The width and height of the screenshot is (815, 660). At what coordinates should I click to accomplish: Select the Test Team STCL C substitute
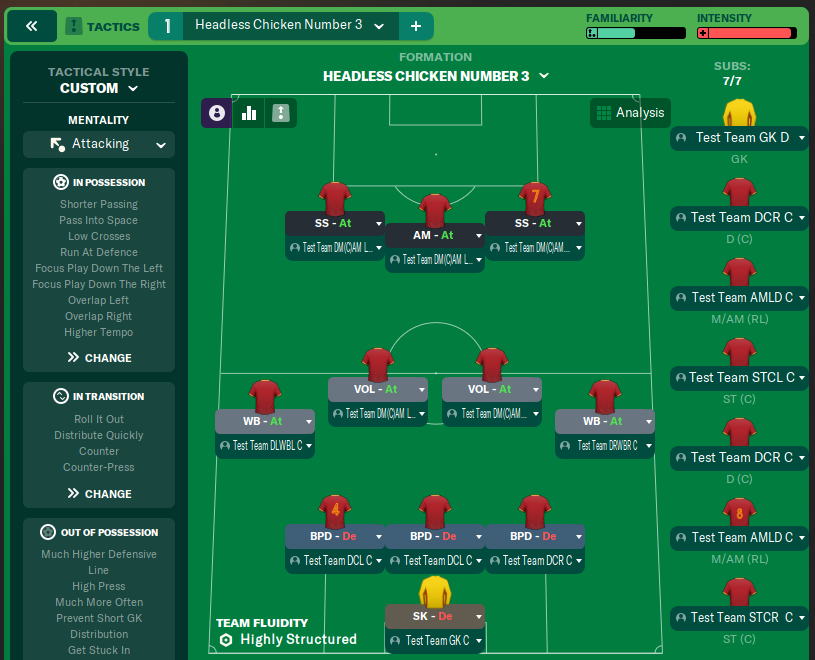click(x=739, y=378)
